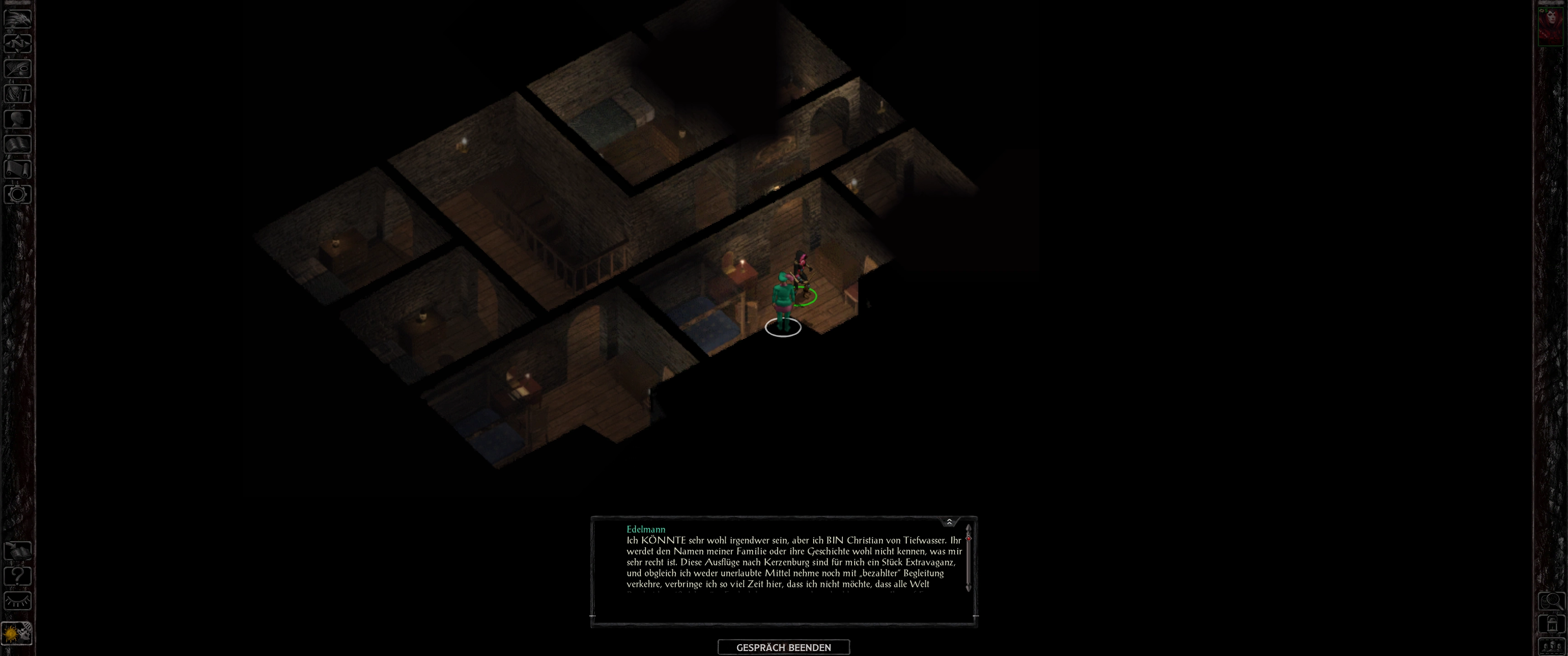Expand the dialogue box with chevron arrow
The width and height of the screenshot is (1568, 656).
click(x=949, y=522)
